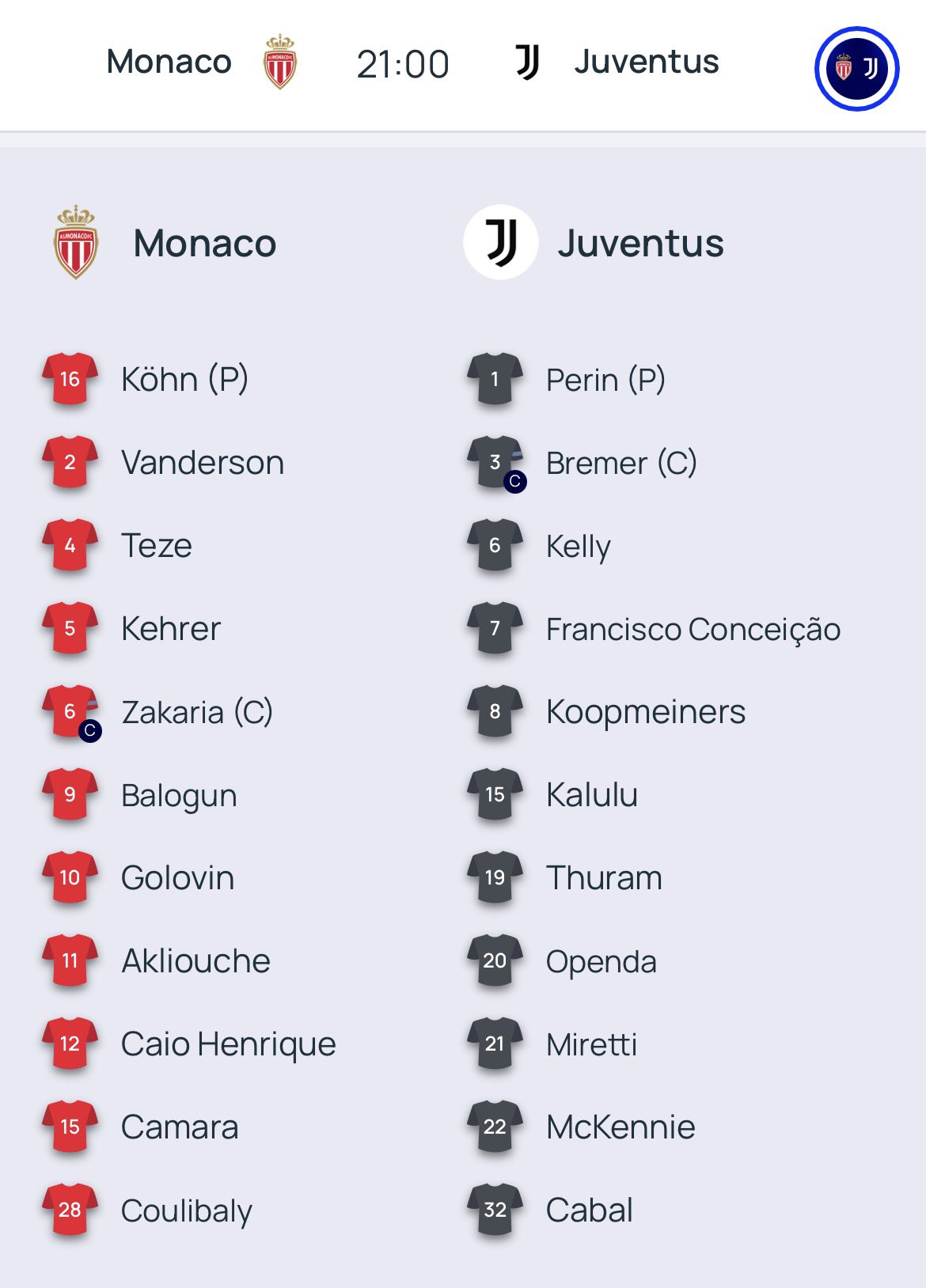Image resolution: width=926 pixels, height=1288 pixels.
Task: Choose Zakaria, Monaco's captain
Action: tap(196, 712)
